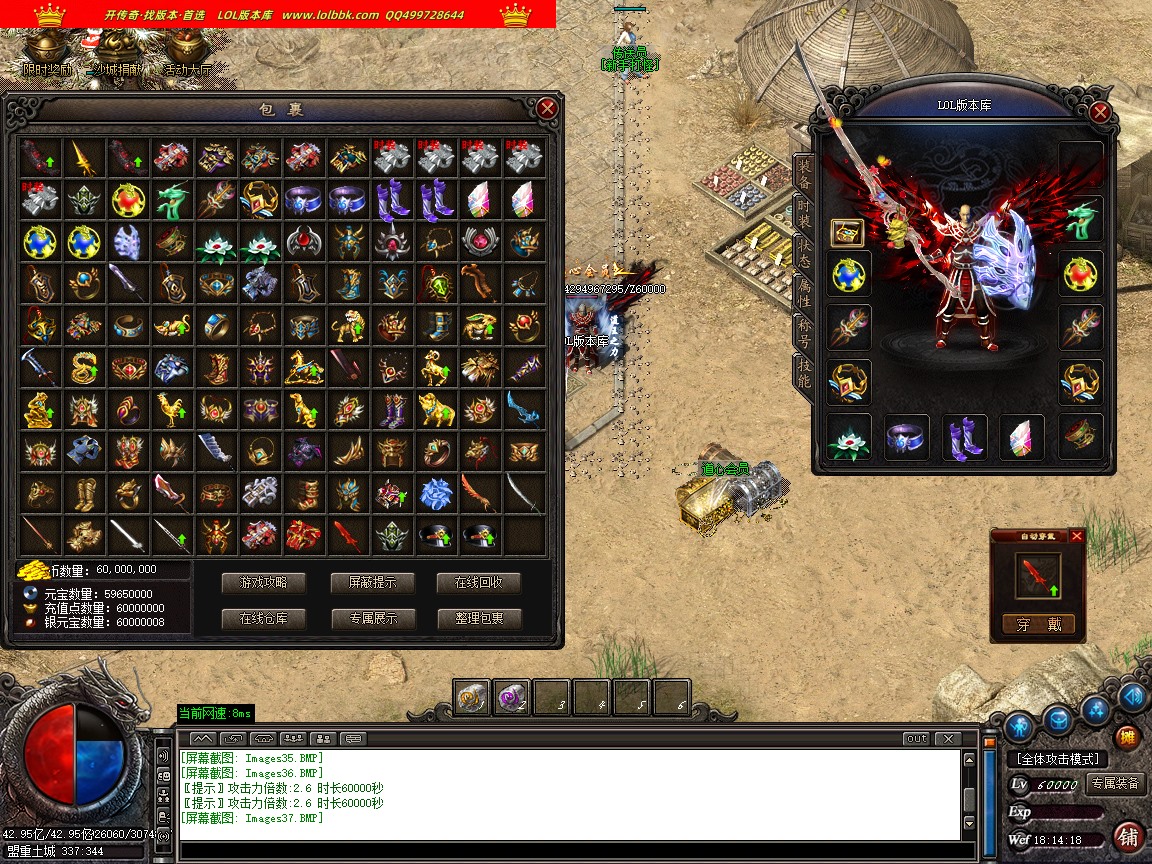Viewport: 1152px width, 864px height.
Task: Select the golden spear in the bag
Action: [84, 157]
